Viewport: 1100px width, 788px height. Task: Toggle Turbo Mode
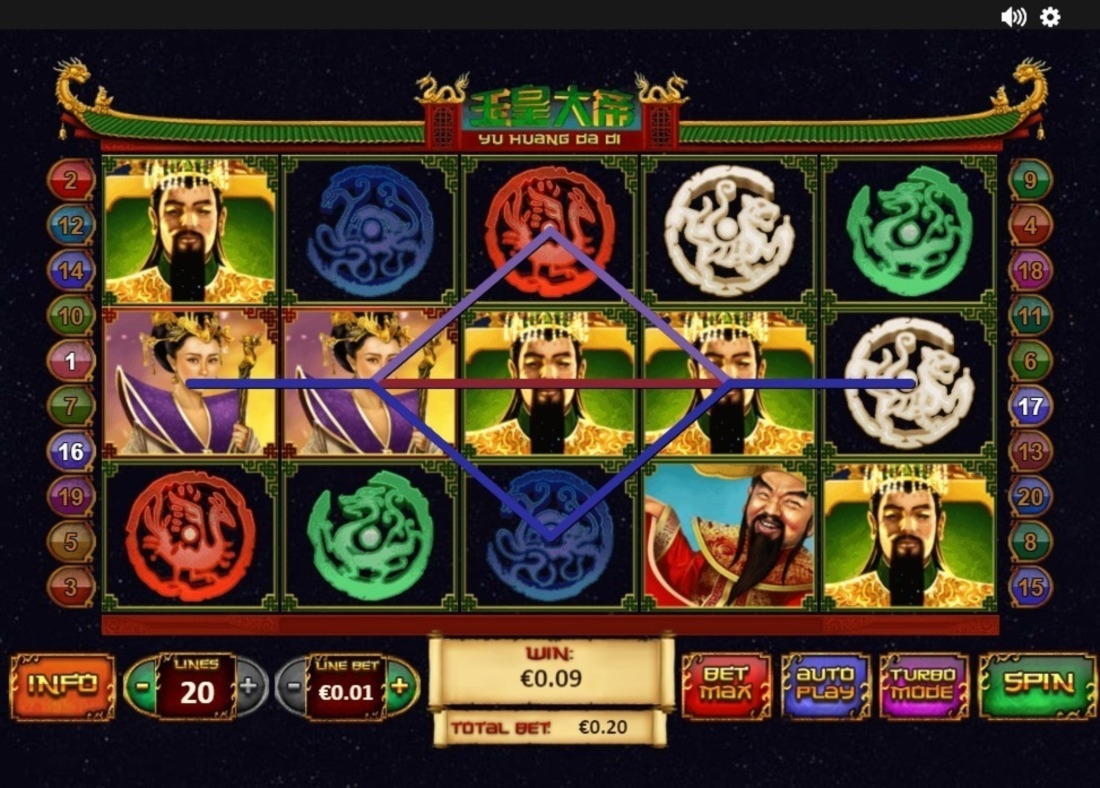pyautogui.click(x=924, y=686)
